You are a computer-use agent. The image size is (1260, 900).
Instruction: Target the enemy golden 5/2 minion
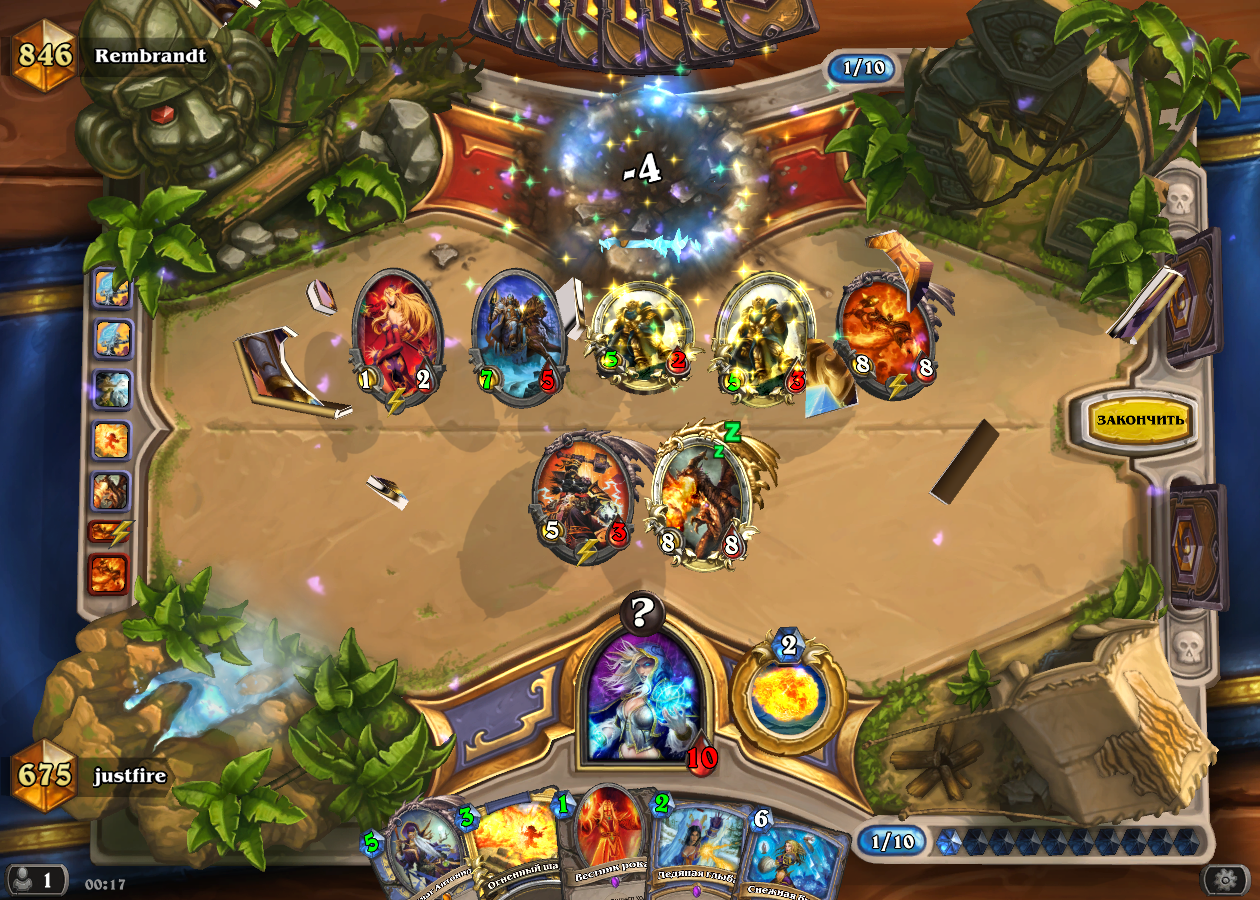pyautogui.click(x=640, y=335)
